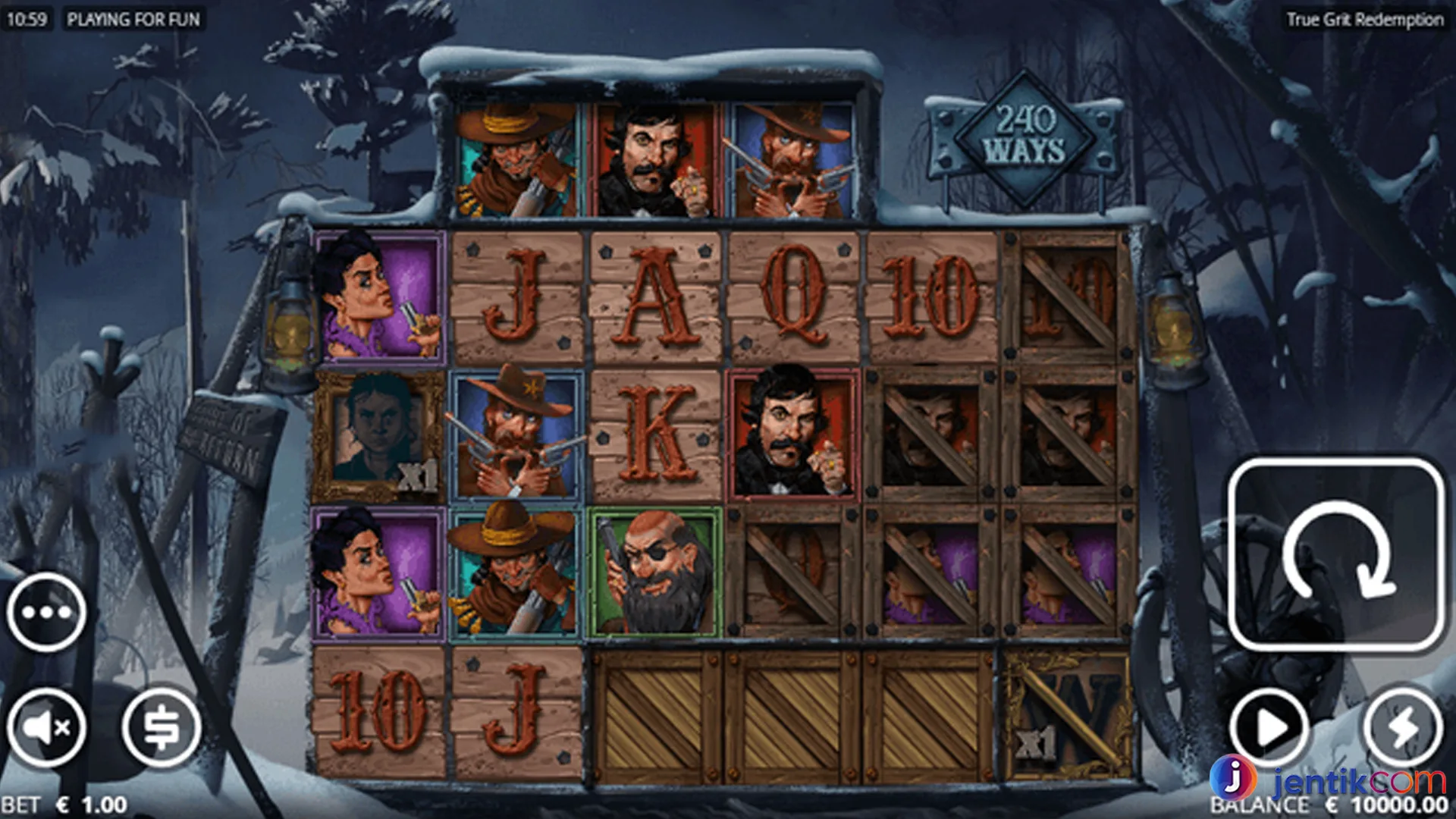Open bet settings with the dollar icon
The image size is (1456, 819).
pos(161,727)
